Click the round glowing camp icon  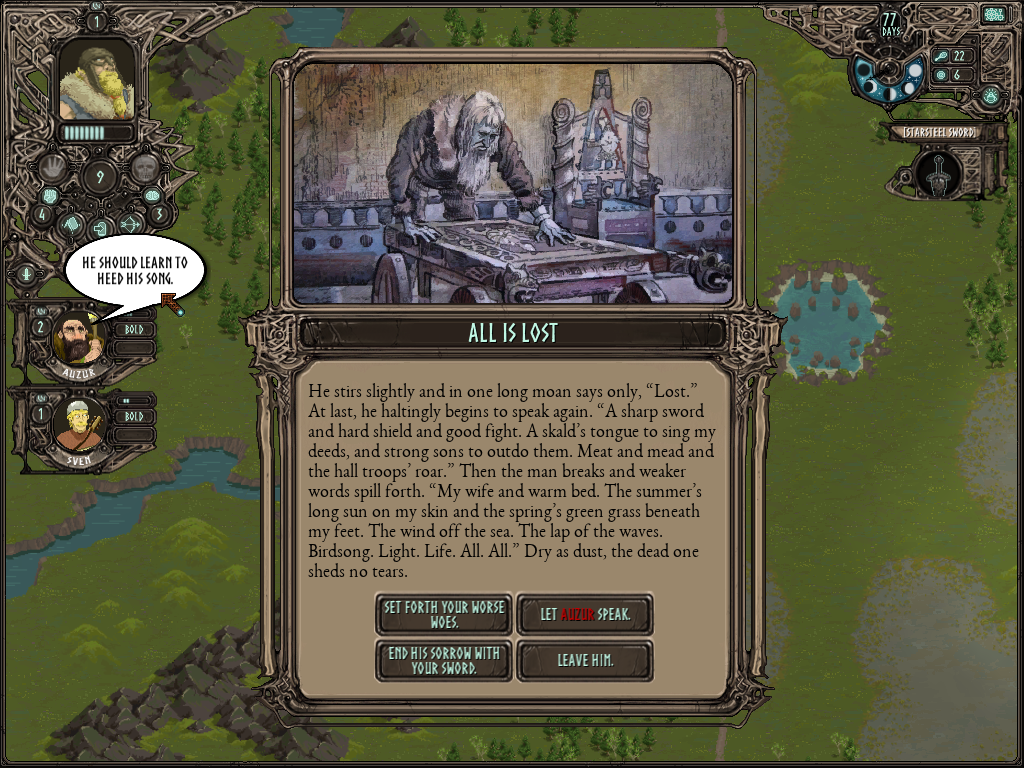pyautogui.click(x=990, y=96)
